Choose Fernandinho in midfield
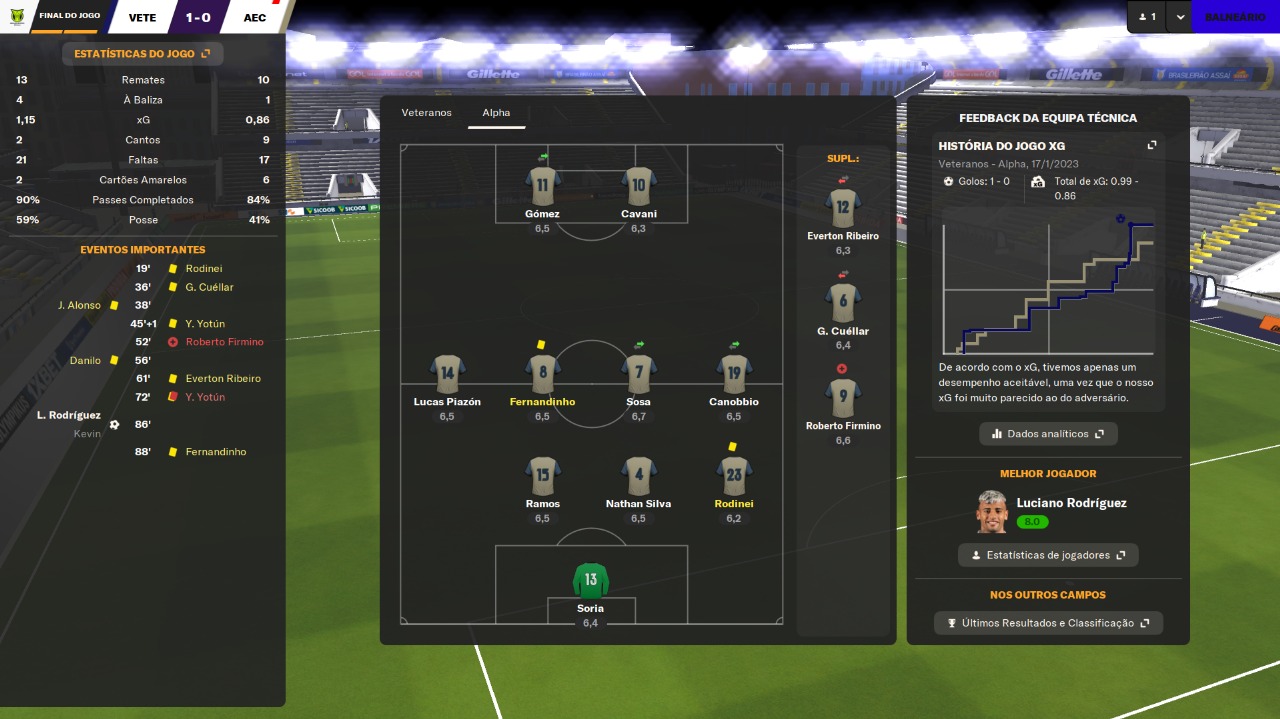This screenshot has height=719, width=1280. click(x=542, y=375)
